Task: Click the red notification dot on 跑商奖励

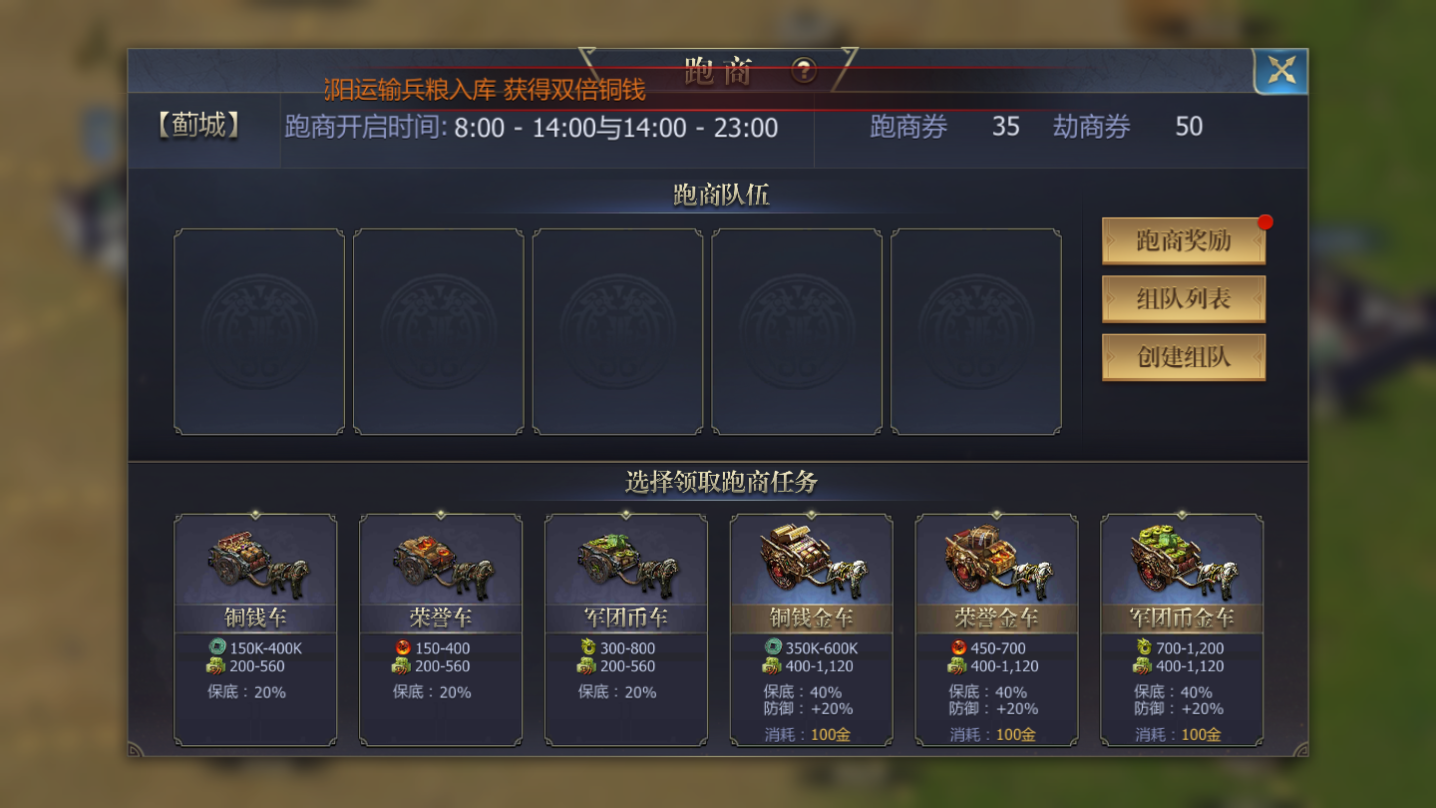Action: pyautogui.click(x=1264, y=222)
